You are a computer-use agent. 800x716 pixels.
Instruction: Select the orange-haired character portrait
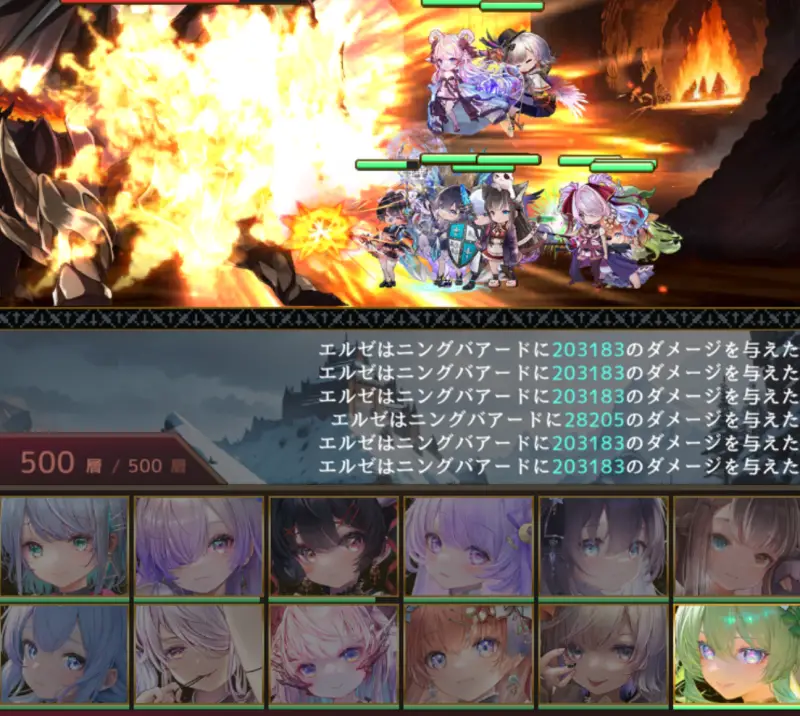coord(469,654)
